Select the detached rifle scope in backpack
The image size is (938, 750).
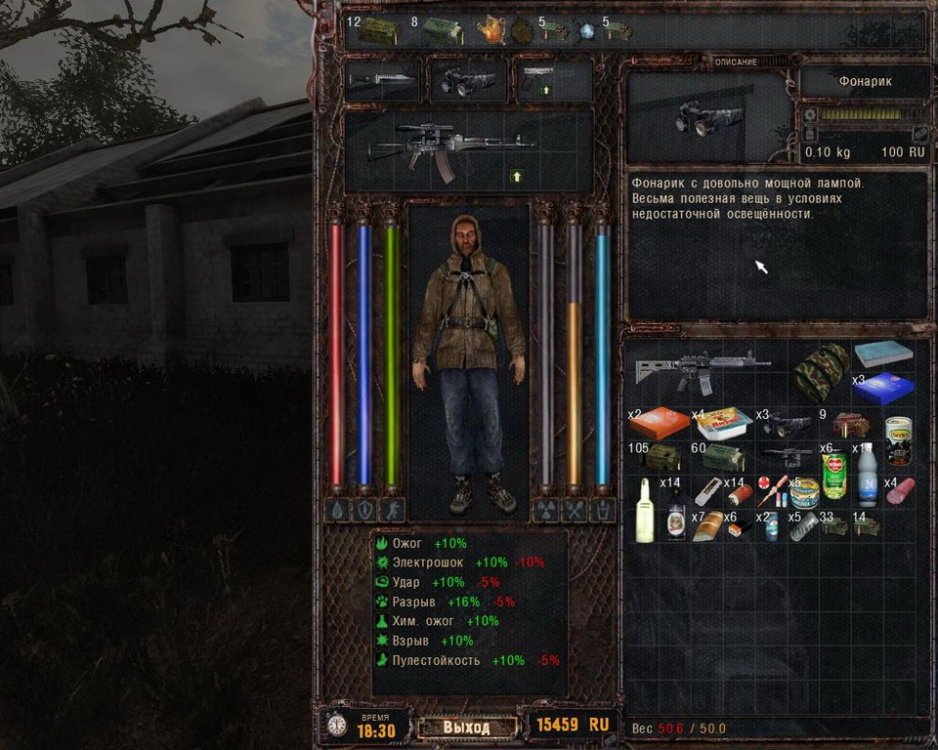(788, 455)
